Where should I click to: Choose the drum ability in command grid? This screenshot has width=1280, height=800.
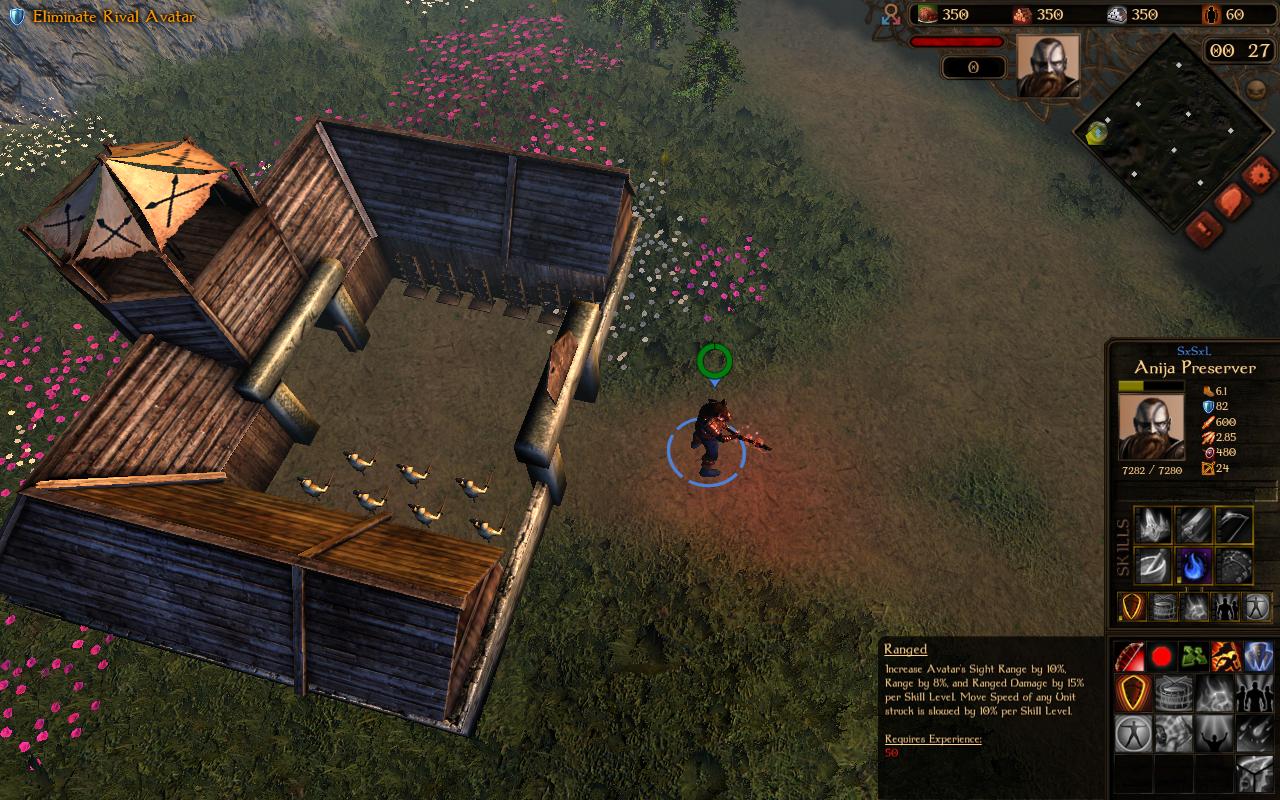tap(1172, 693)
